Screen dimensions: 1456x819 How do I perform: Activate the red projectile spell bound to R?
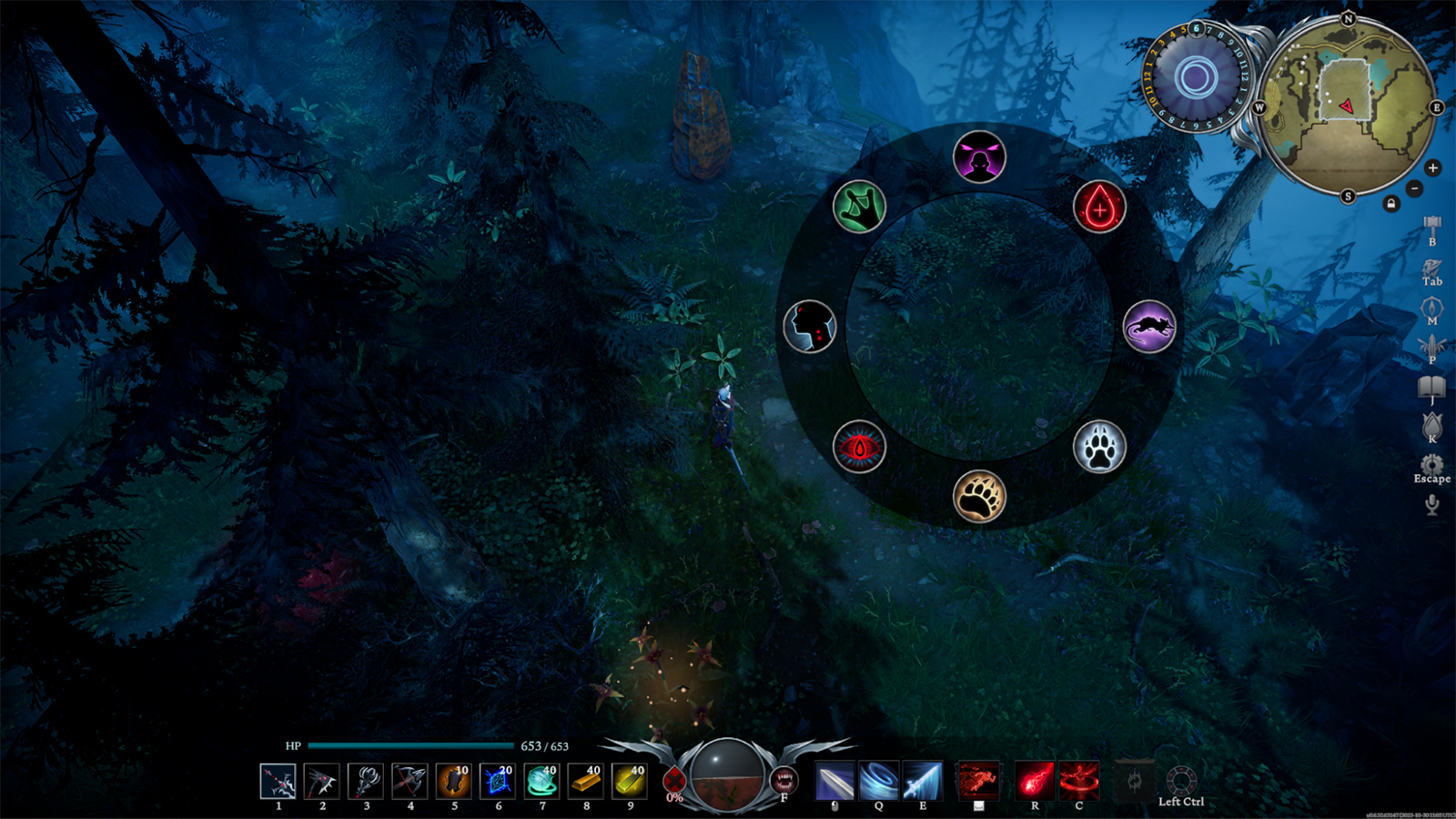coord(1035,781)
